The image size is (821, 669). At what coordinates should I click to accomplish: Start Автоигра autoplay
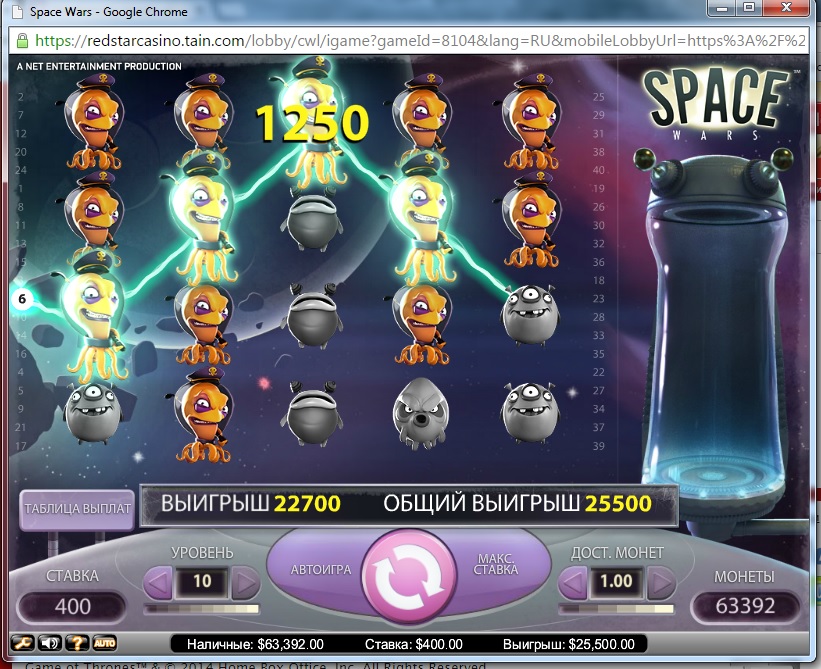tap(320, 569)
